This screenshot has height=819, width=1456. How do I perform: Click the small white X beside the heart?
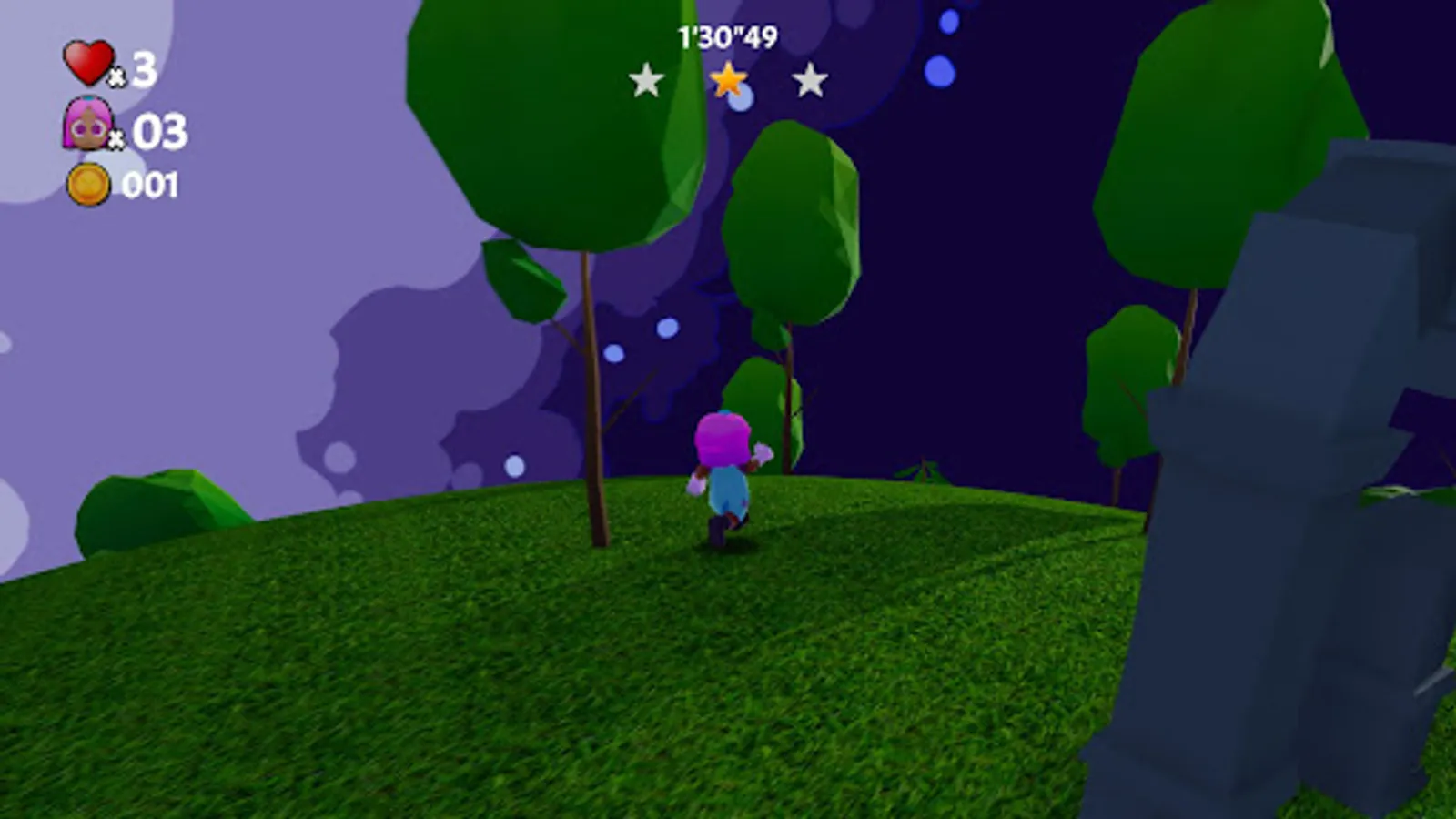[x=118, y=77]
